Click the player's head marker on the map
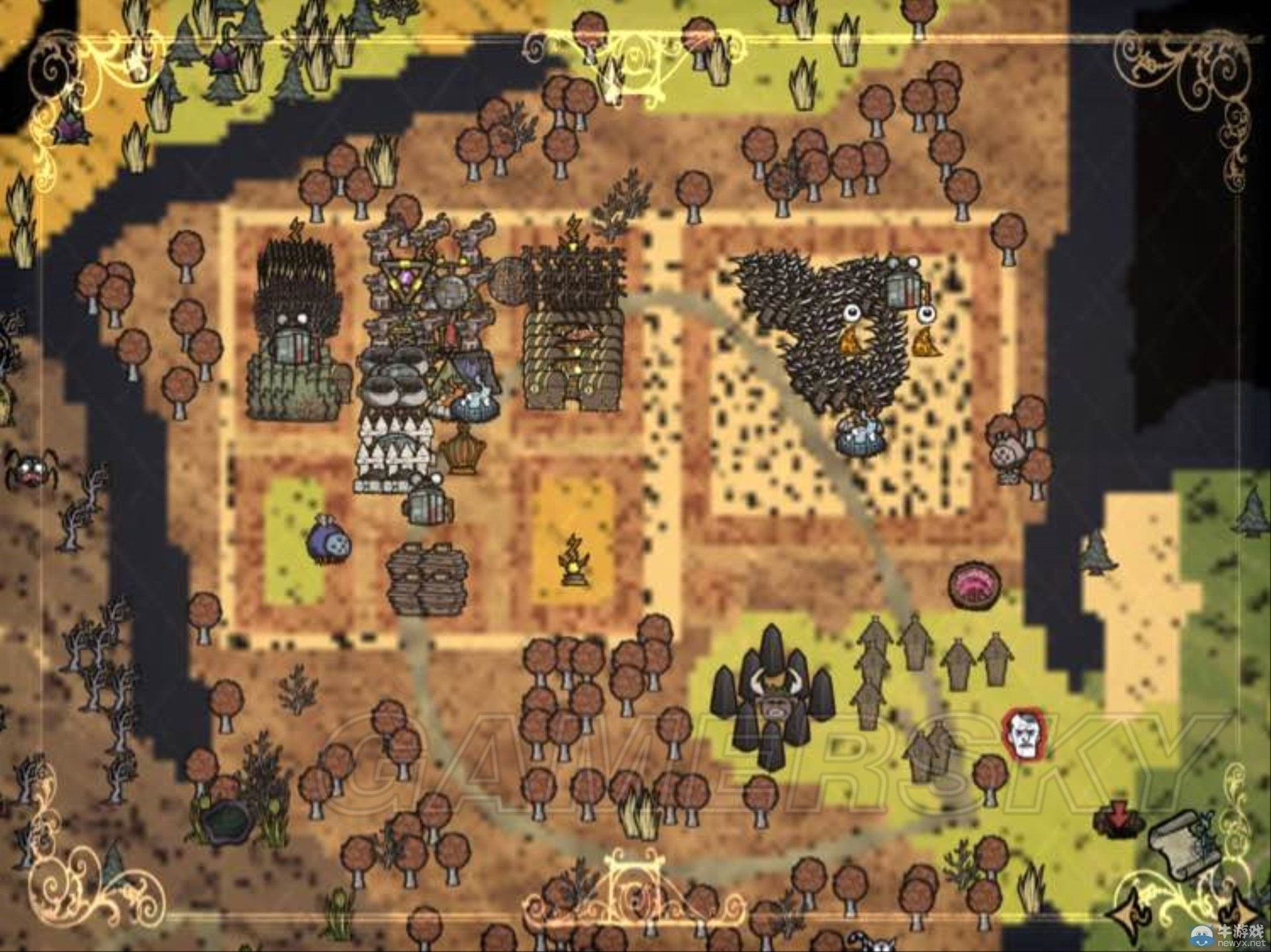Viewport: 1271px width, 952px height. click(x=1023, y=734)
